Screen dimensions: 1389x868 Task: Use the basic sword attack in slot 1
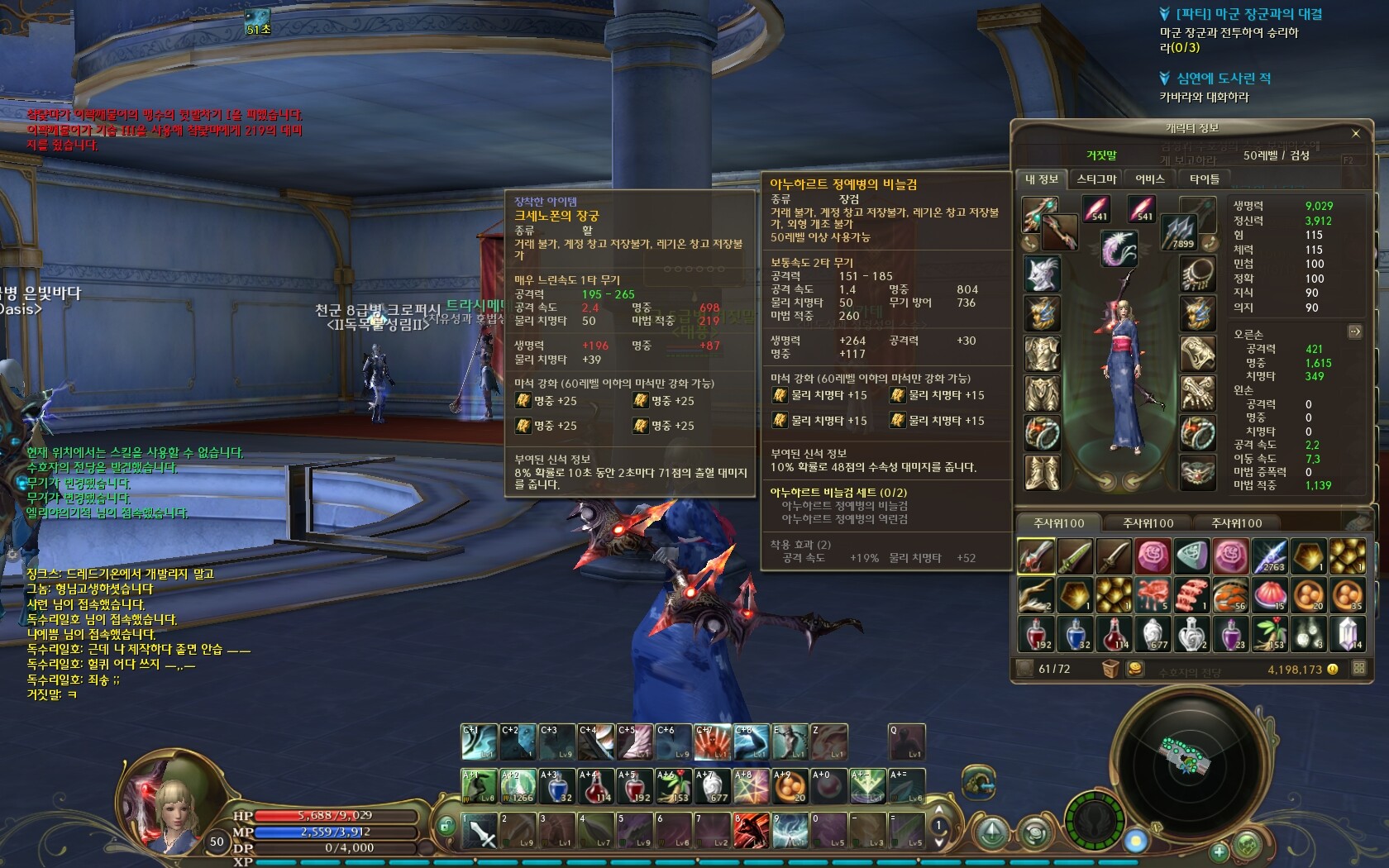[x=480, y=831]
